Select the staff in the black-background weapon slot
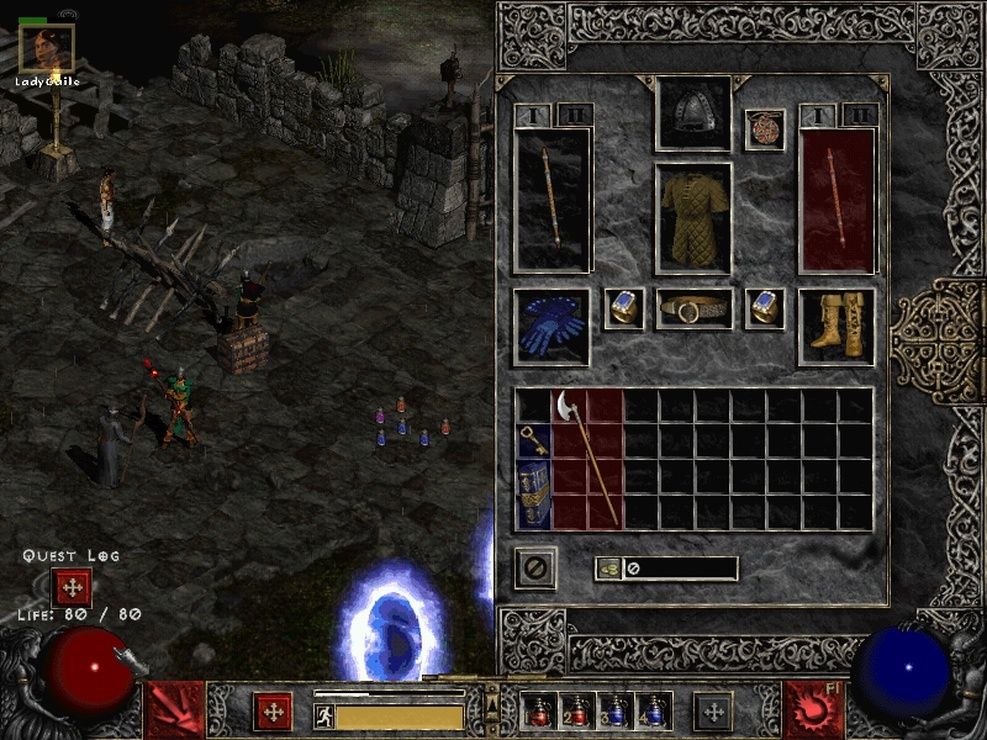 (x=553, y=199)
